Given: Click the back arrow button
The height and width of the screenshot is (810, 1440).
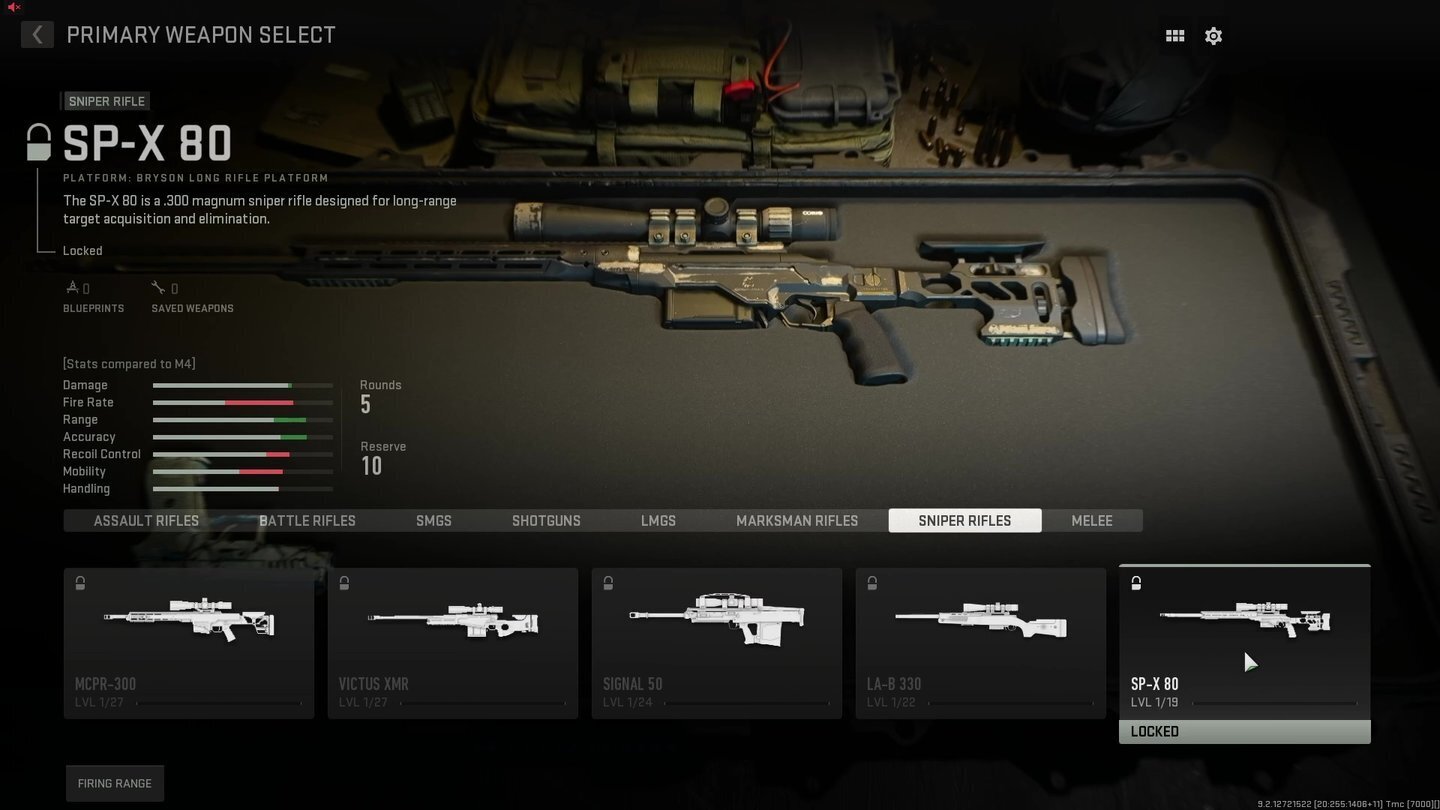Looking at the screenshot, I should (x=37, y=34).
